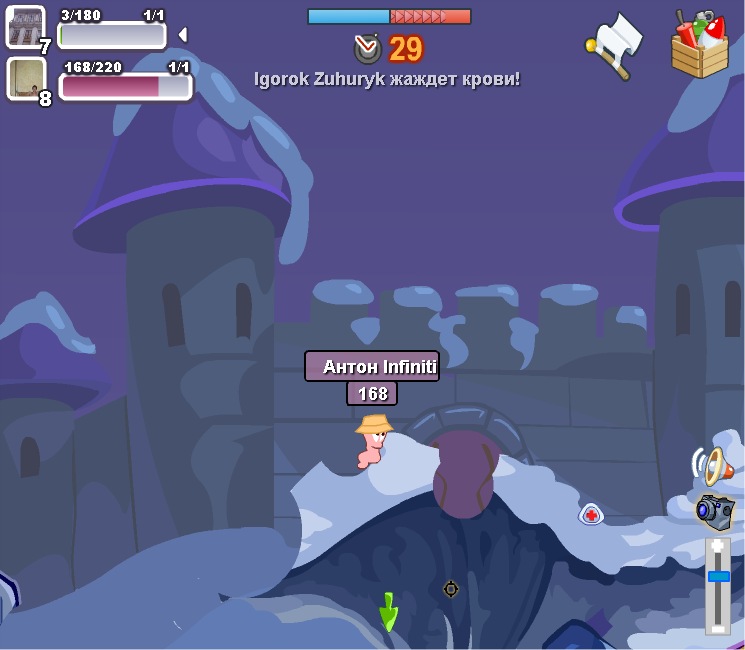The width and height of the screenshot is (745, 650).
Task: Click the camera screenshot icon
Action: (714, 511)
